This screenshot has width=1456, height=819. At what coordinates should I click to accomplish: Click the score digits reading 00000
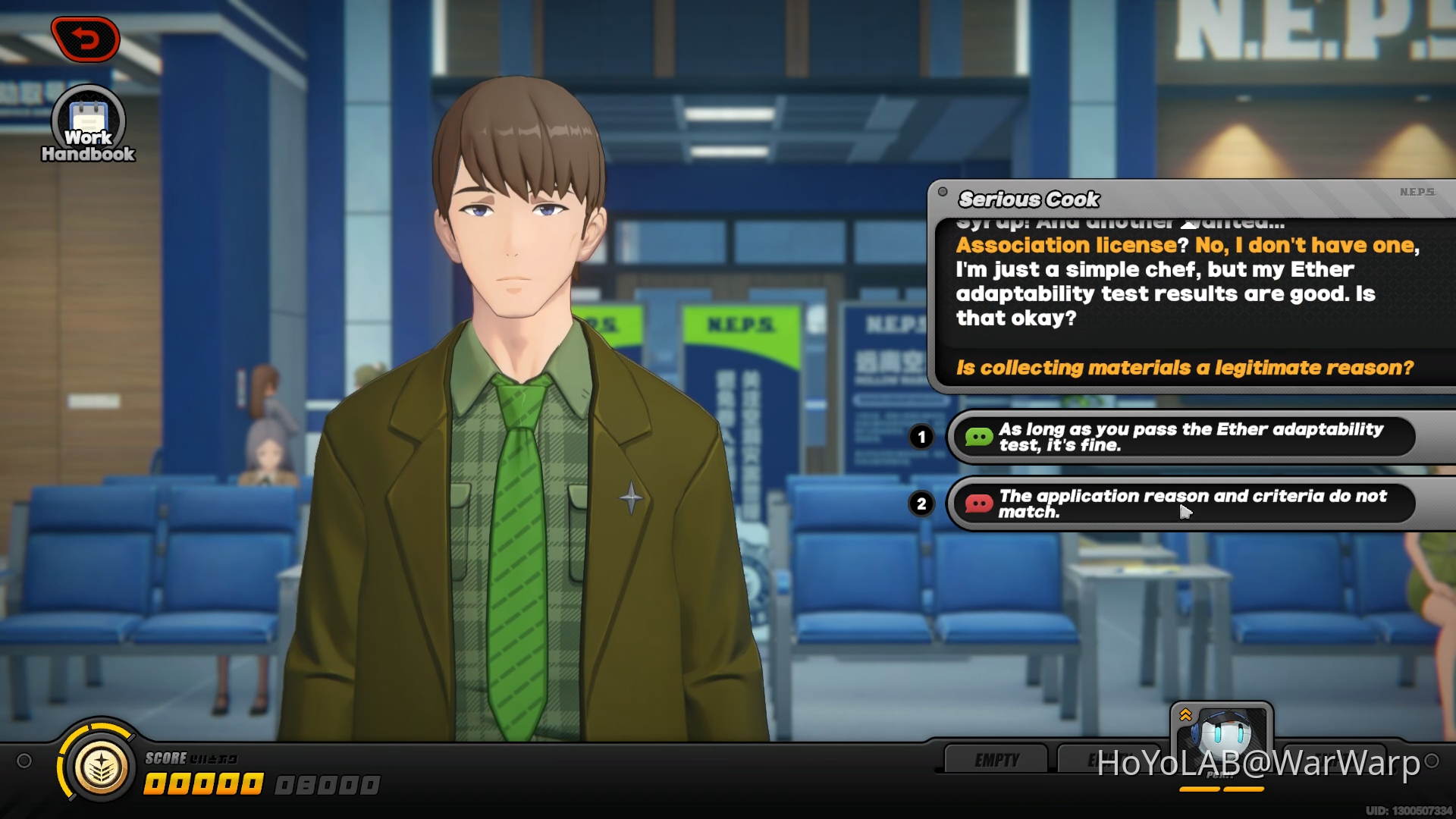203,783
